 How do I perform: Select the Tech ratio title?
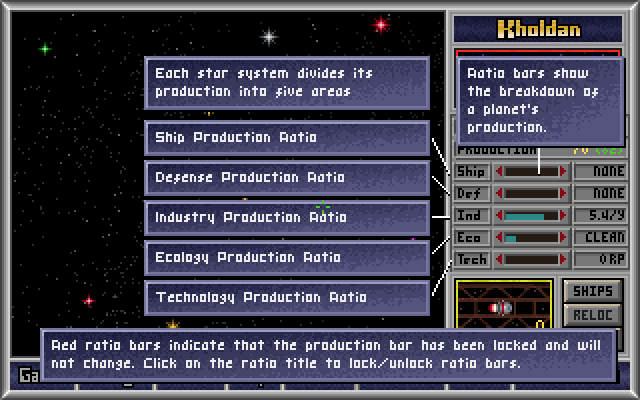(471, 259)
